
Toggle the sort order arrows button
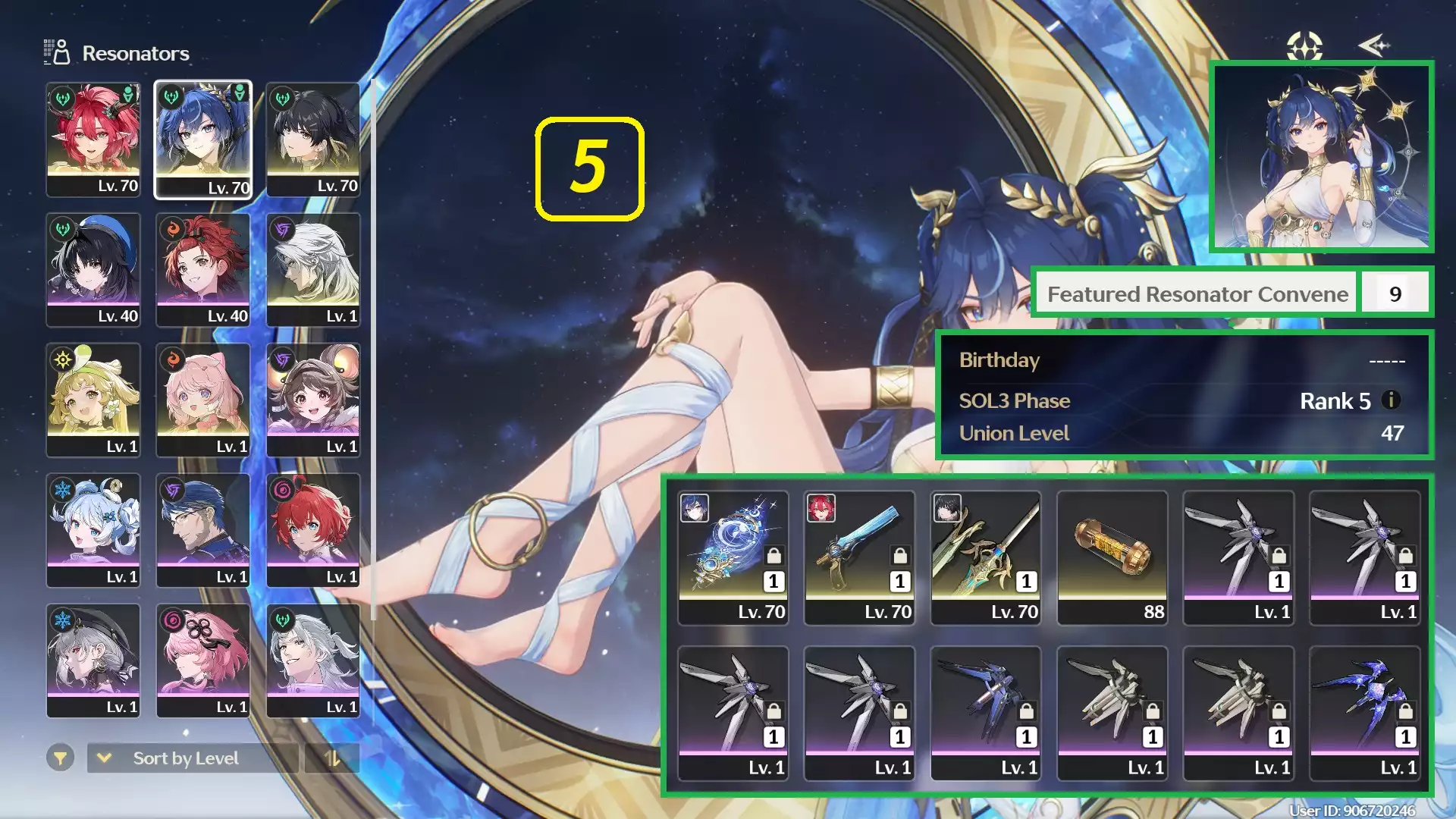point(332,758)
